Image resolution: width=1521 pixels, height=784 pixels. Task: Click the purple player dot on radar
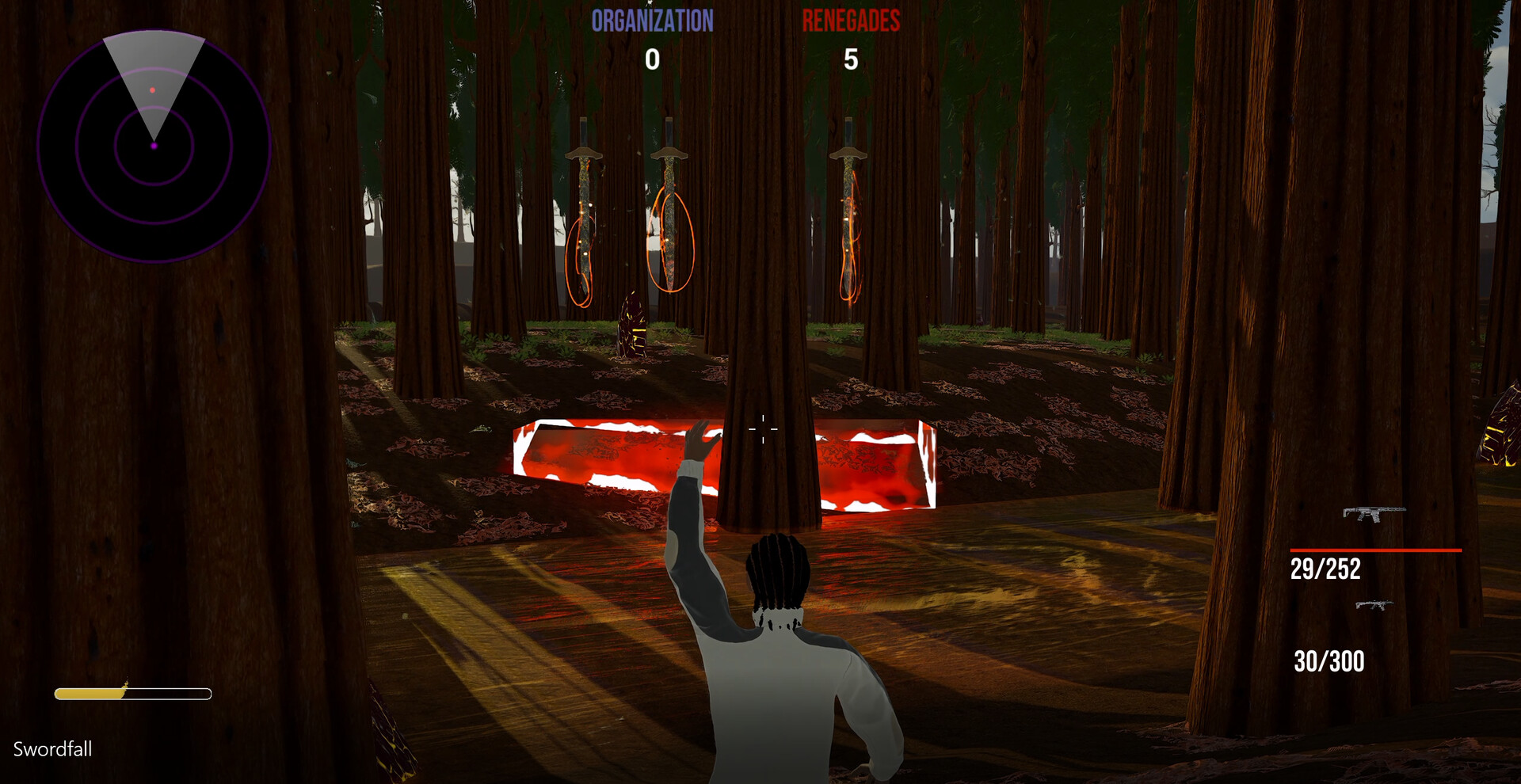[x=153, y=146]
